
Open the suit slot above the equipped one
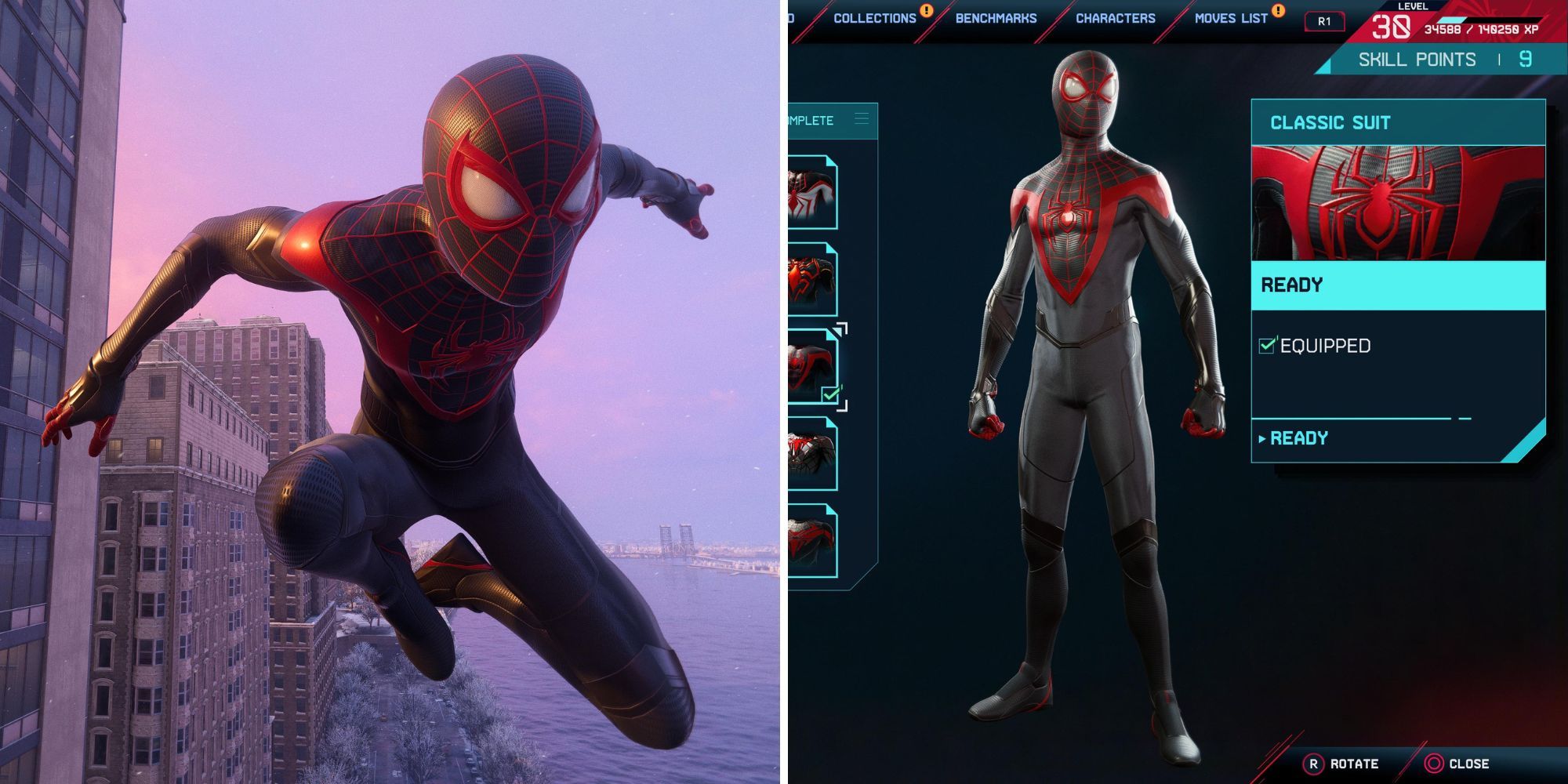[x=814, y=278]
